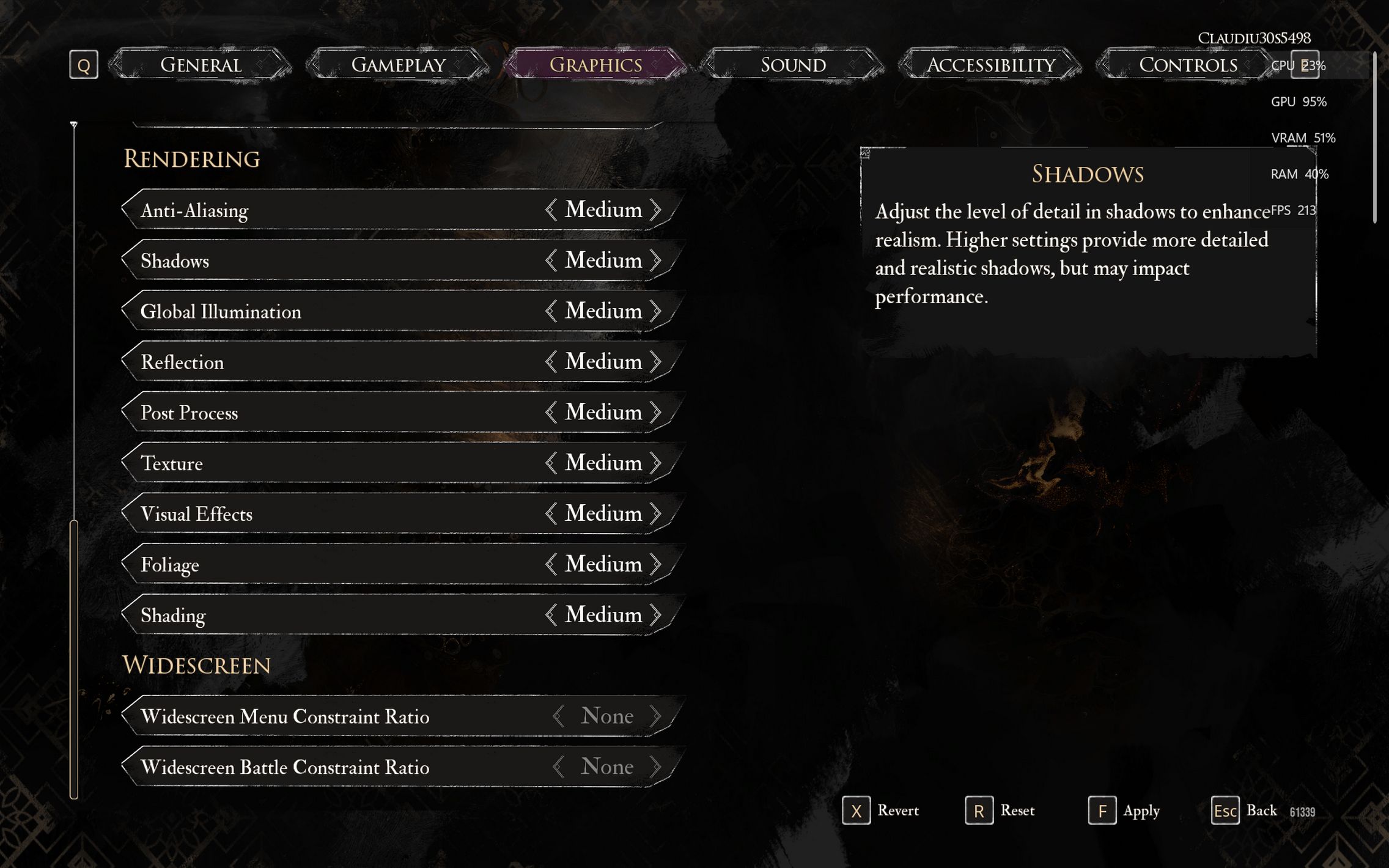1389x868 pixels.
Task: Raise Visual Effects with the right arrow
Action: tap(656, 513)
